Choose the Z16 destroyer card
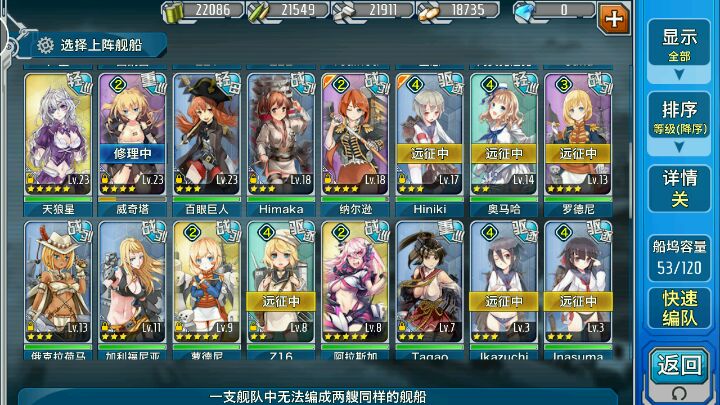The height and width of the screenshot is (405, 720). (280, 285)
